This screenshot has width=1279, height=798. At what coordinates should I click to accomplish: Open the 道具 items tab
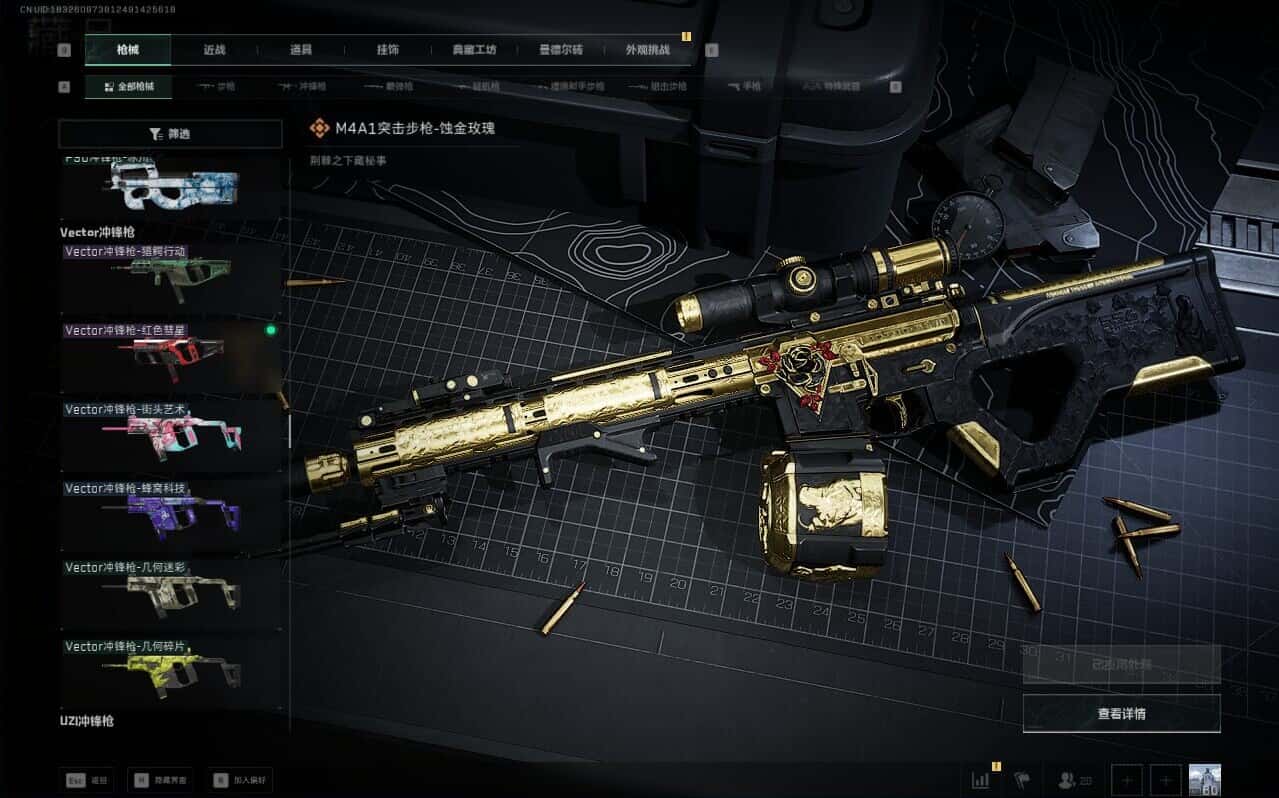[301, 49]
